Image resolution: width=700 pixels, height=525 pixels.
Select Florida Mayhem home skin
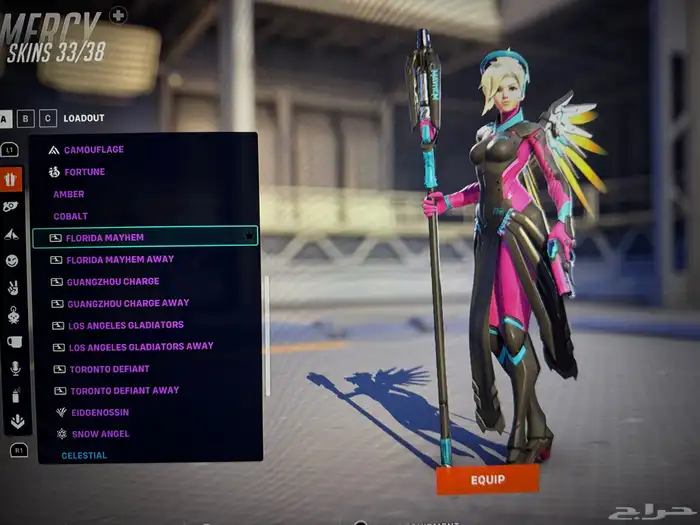tap(105, 238)
